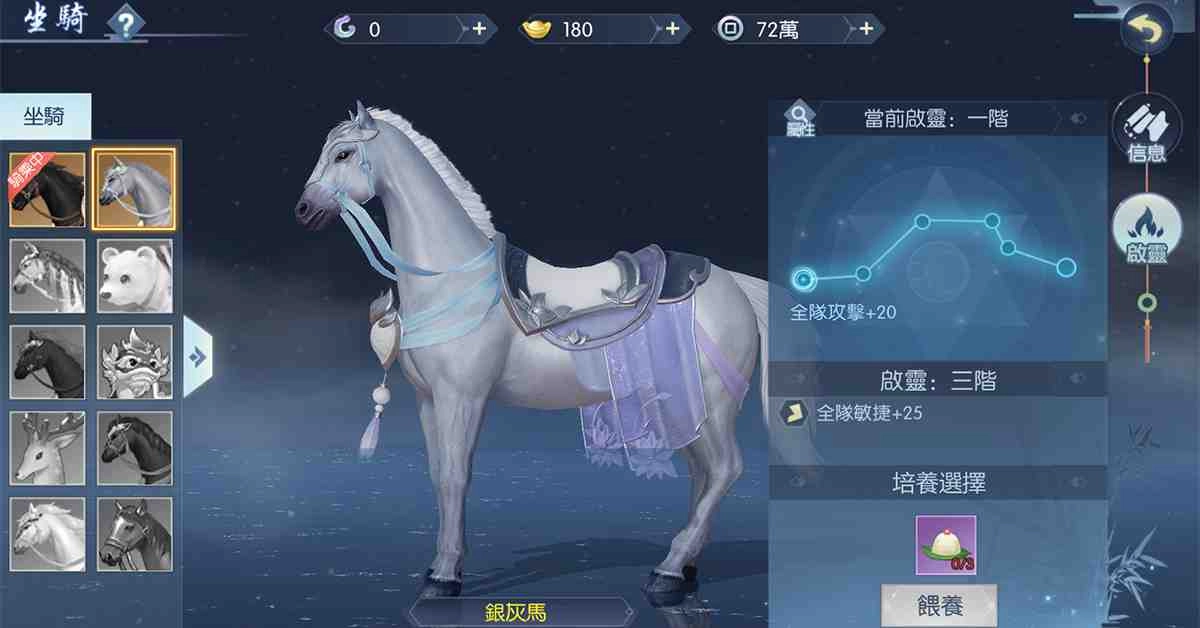This screenshot has width=1200, height=628.
Task: Select the silver-grey horse thumbnail
Action: 135,189
